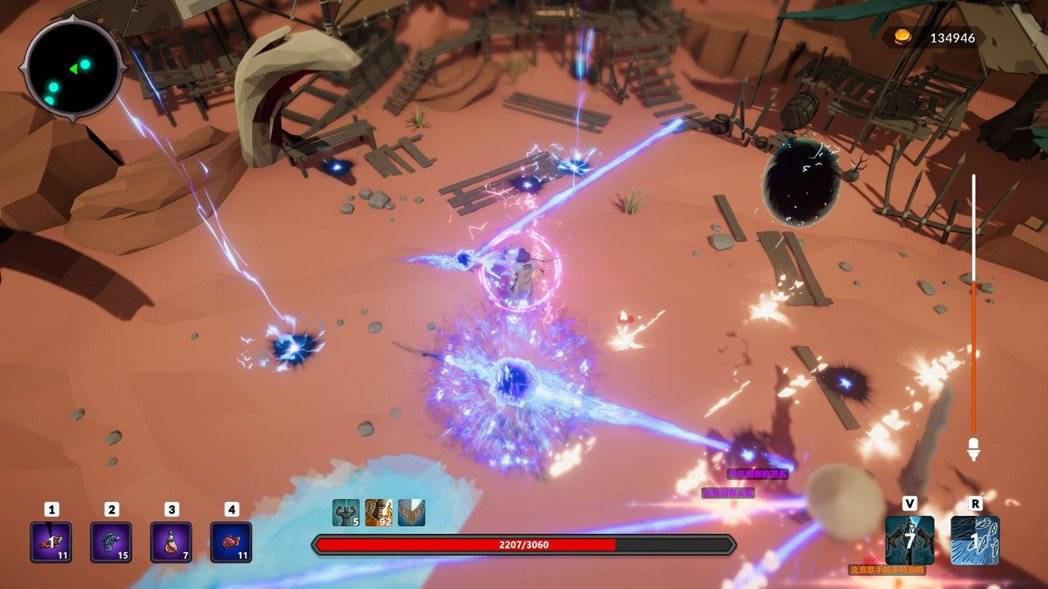1048x589 pixels.
Task: Click the flexing strongman buff icon
Action: click(x=345, y=512)
